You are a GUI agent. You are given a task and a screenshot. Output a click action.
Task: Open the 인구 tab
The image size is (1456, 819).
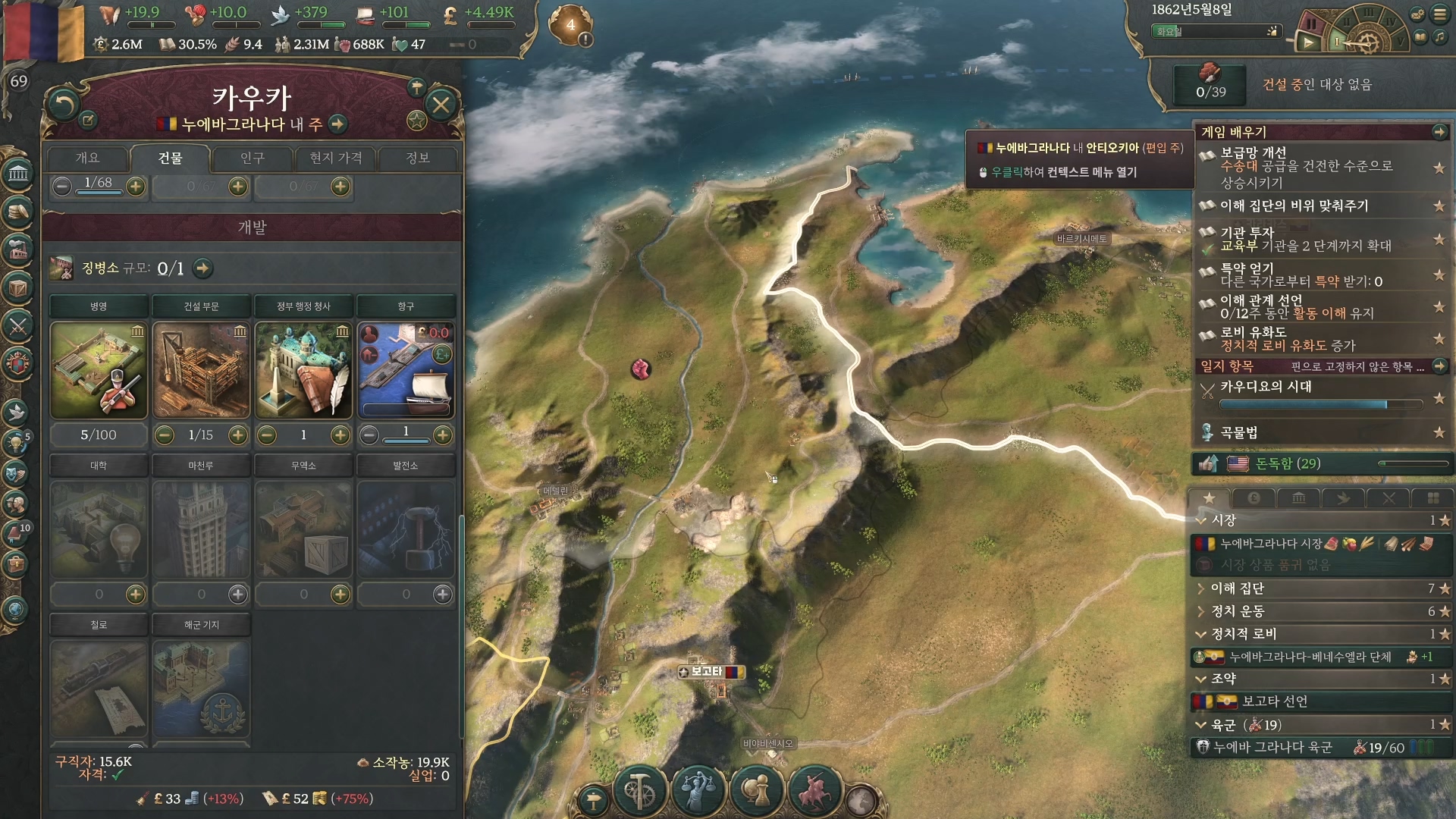(x=253, y=158)
